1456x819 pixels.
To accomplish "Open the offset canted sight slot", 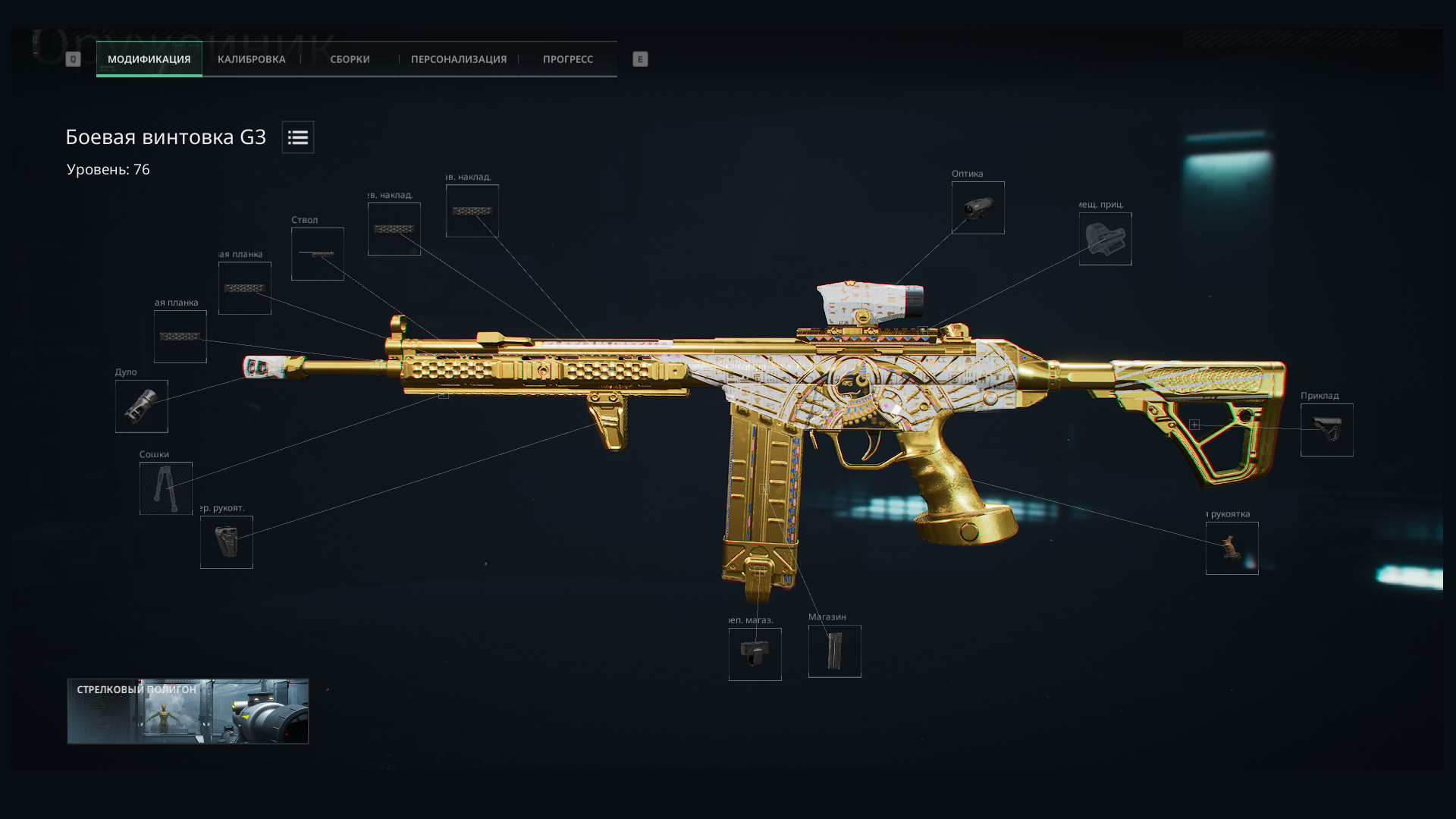I will click(1105, 239).
